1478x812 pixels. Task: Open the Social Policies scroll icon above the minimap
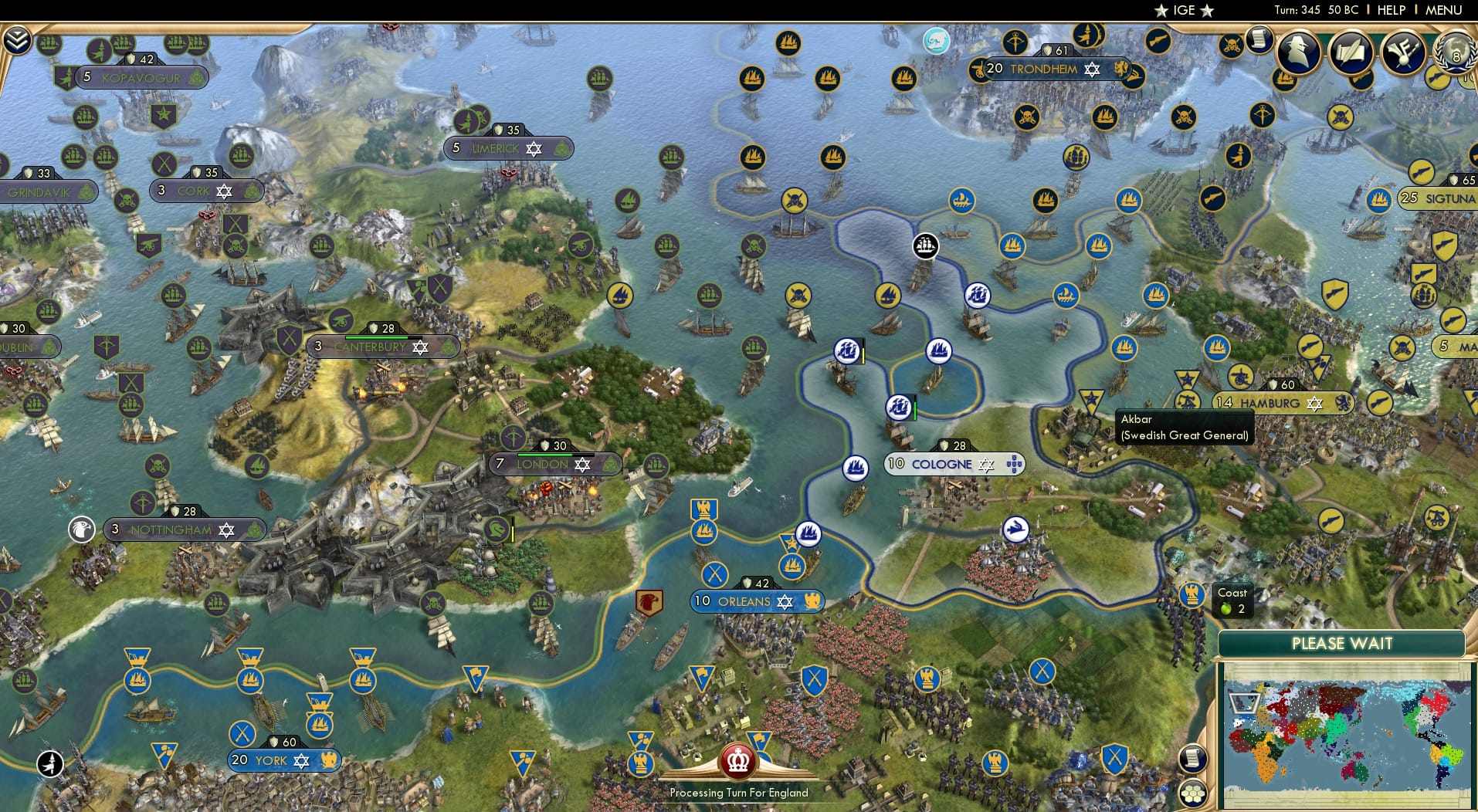(x=1193, y=759)
